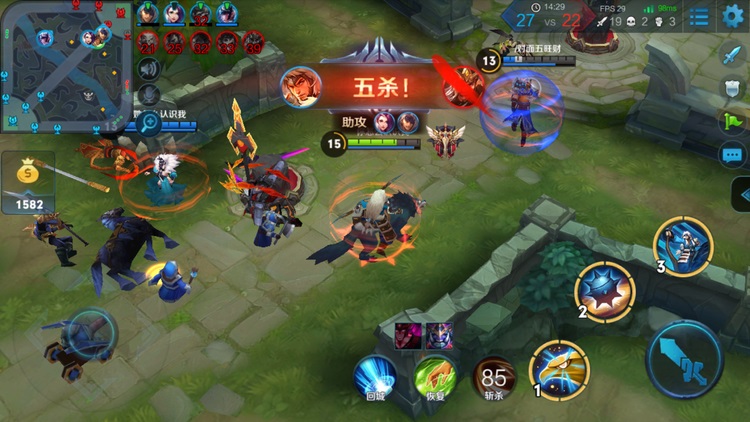Send the shield defend signal
The image size is (750, 422).
coord(732,89)
